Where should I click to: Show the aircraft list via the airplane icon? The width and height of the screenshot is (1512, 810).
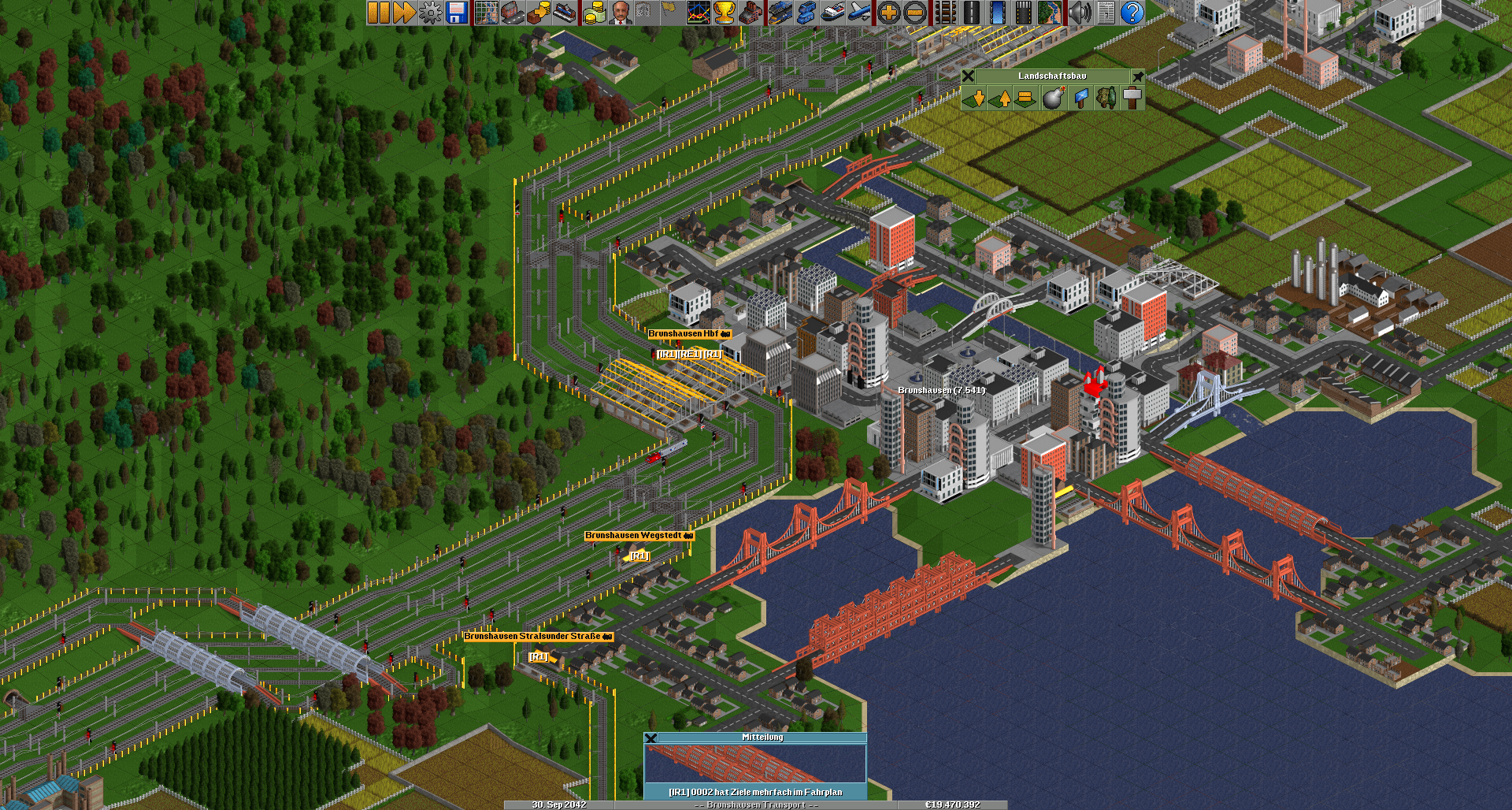(x=860, y=13)
